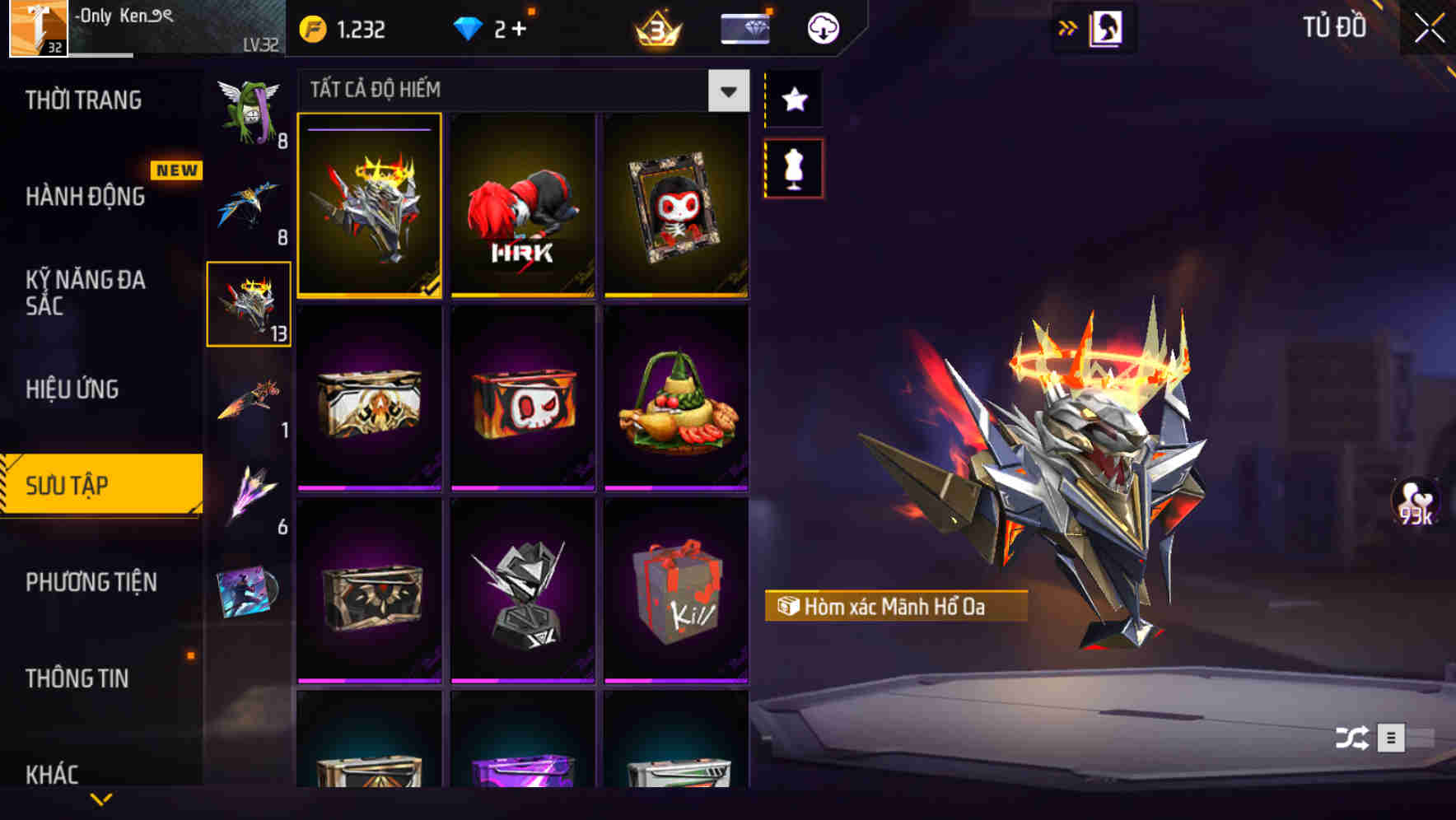Open the rank badge with the crown number 3

656,30
